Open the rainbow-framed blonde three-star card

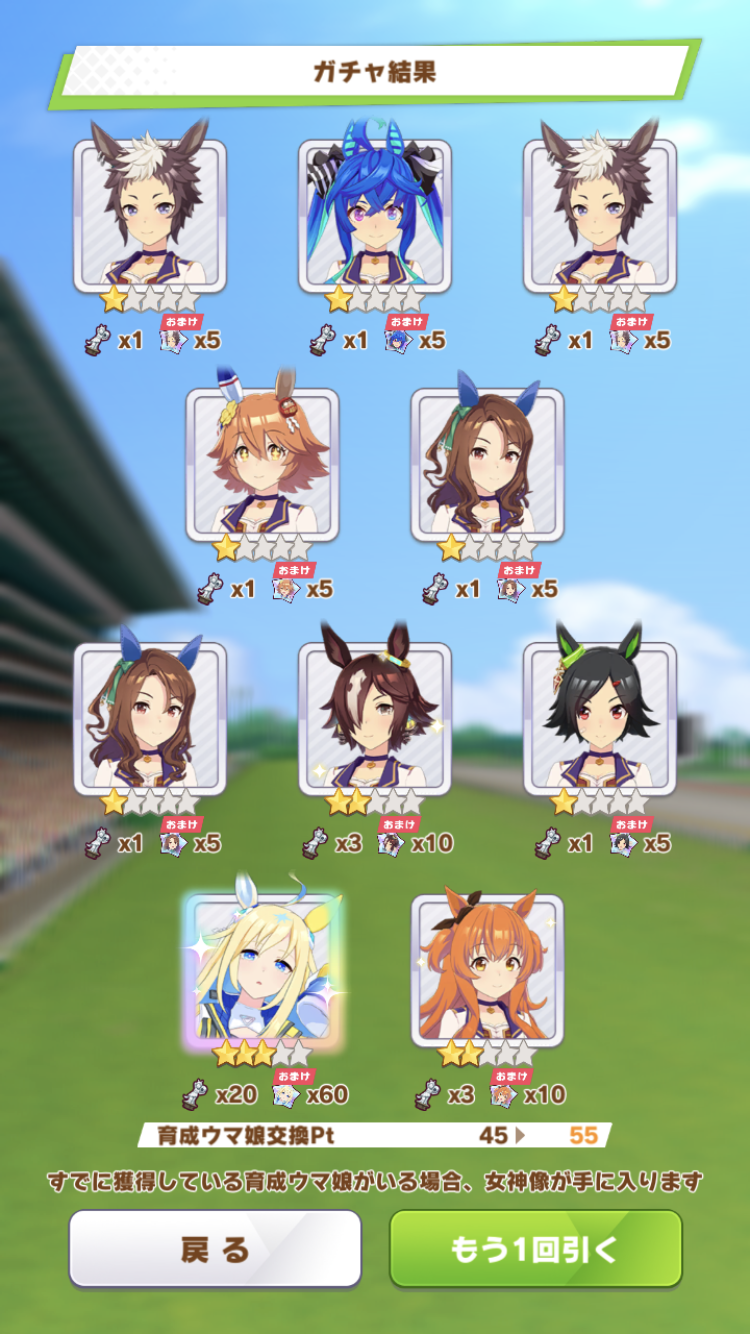[x=262, y=970]
